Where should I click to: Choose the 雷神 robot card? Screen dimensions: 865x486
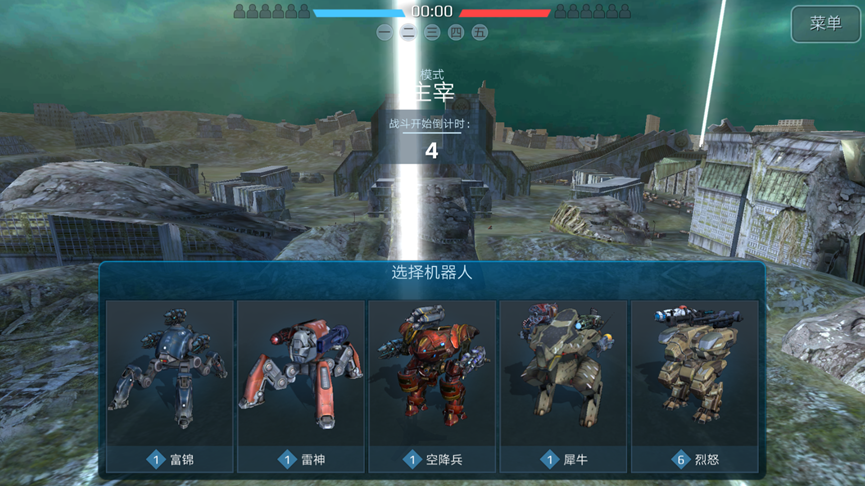tap(300, 385)
